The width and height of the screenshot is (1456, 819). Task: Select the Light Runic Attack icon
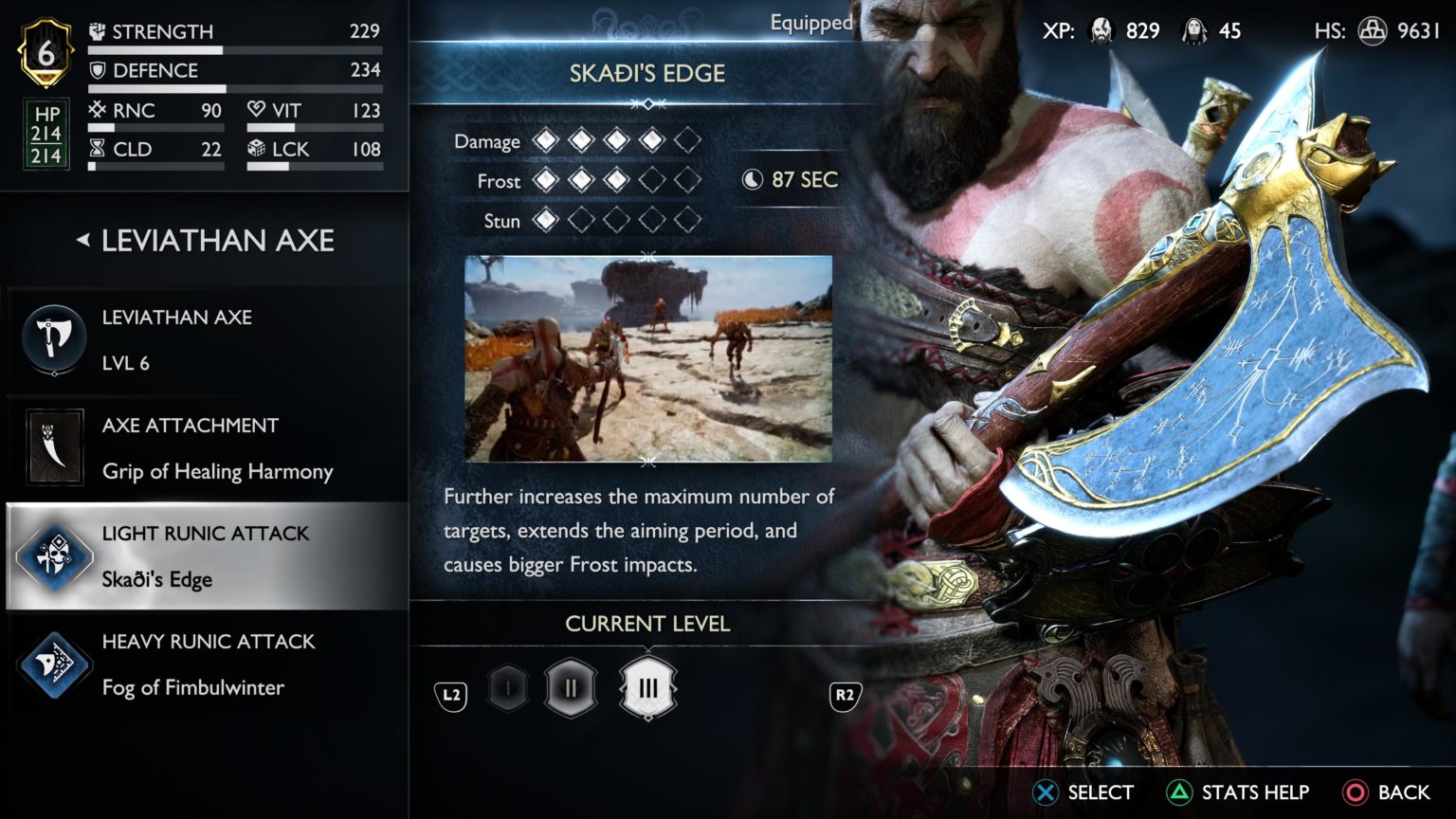54,555
